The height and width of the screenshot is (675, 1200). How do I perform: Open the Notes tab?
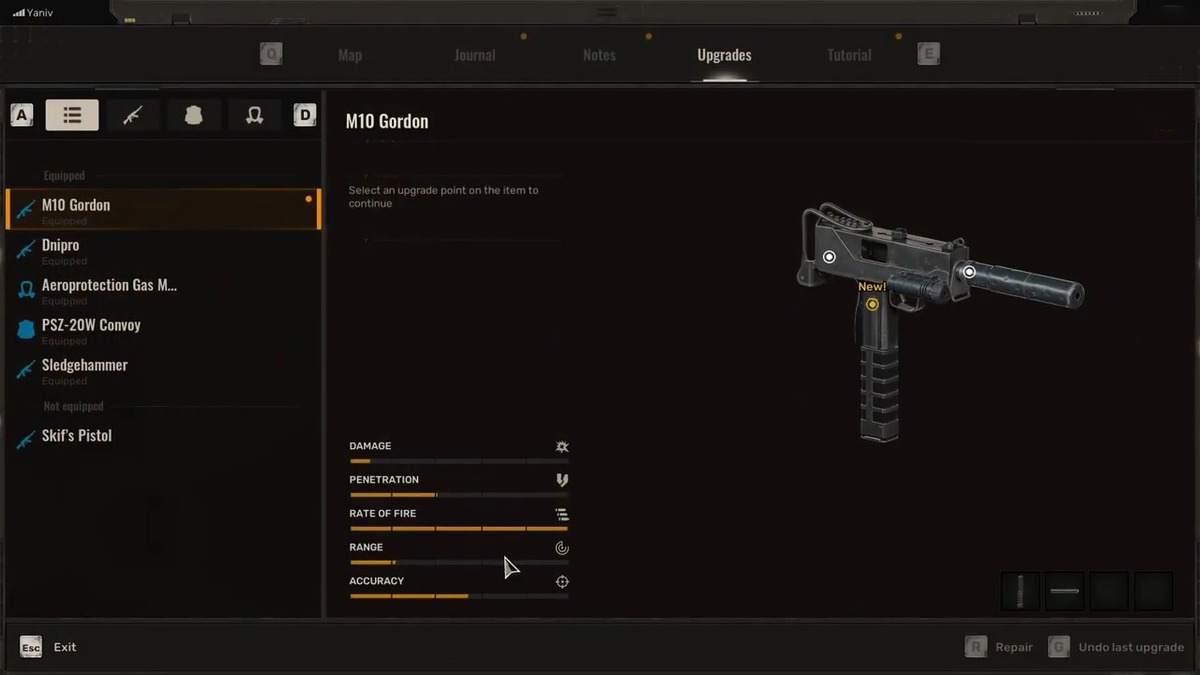pos(599,55)
